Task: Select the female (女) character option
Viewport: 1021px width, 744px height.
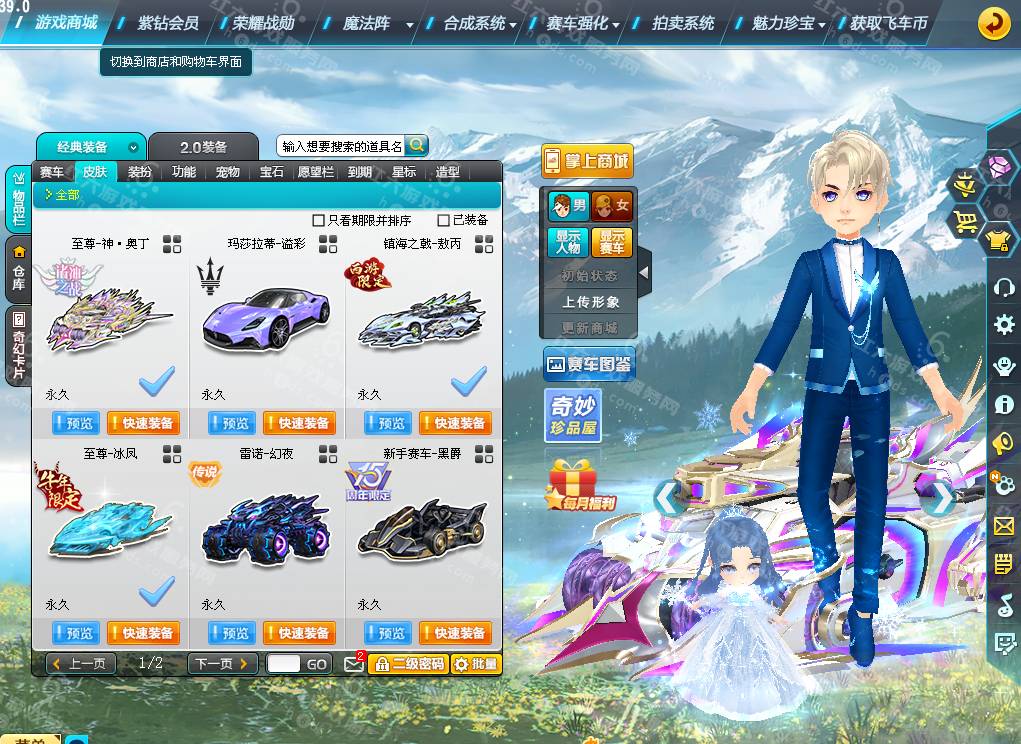Action: (613, 206)
